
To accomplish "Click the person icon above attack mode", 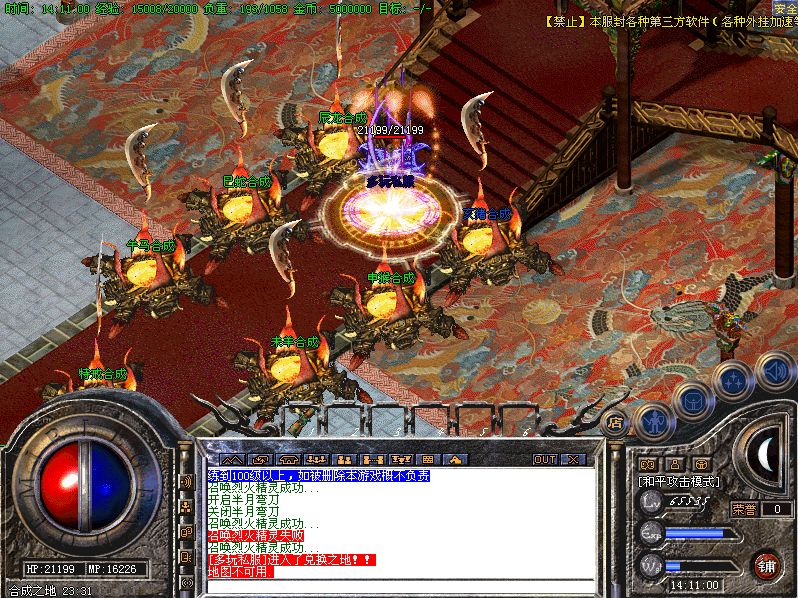I will pyautogui.click(x=674, y=464).
